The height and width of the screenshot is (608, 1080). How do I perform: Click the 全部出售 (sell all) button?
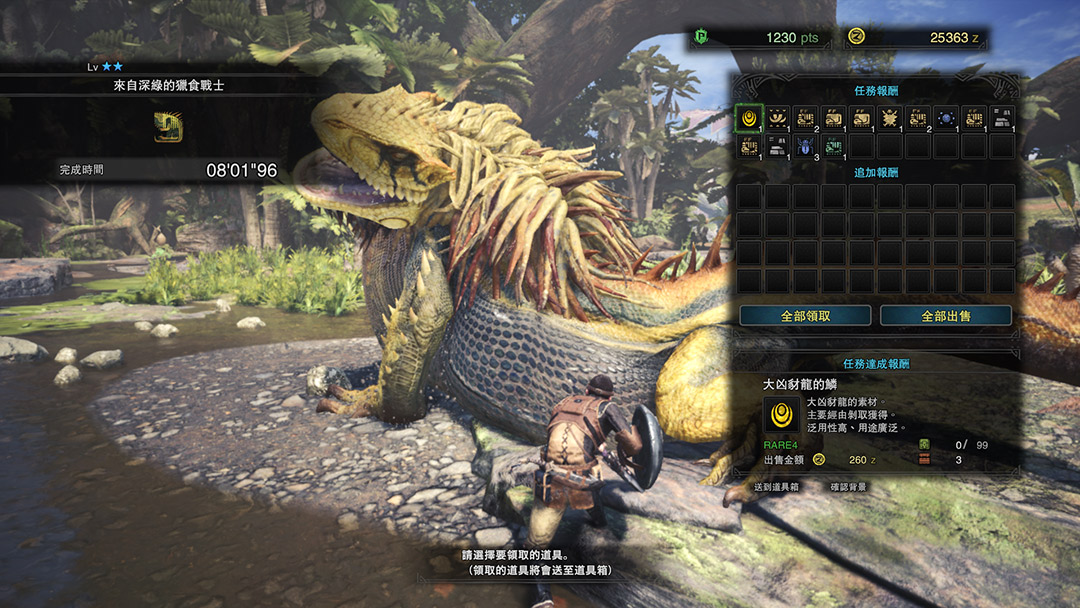[946, 316]
